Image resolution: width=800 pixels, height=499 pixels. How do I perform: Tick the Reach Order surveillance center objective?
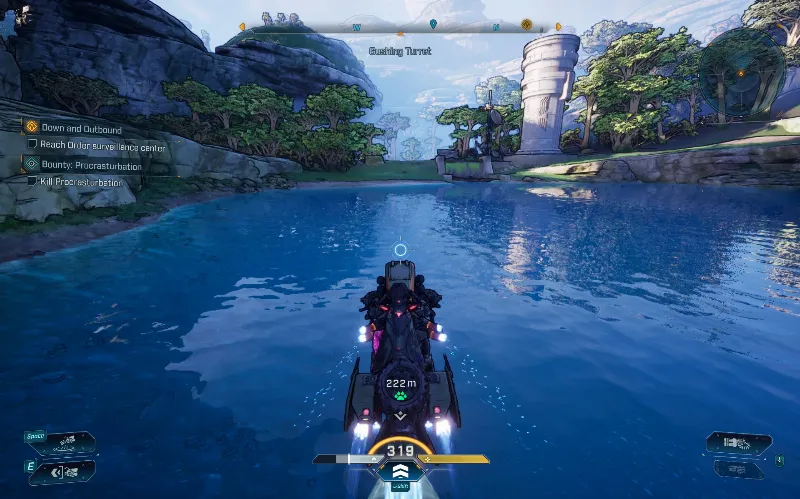pyautogui.click(x=33, y=146)
